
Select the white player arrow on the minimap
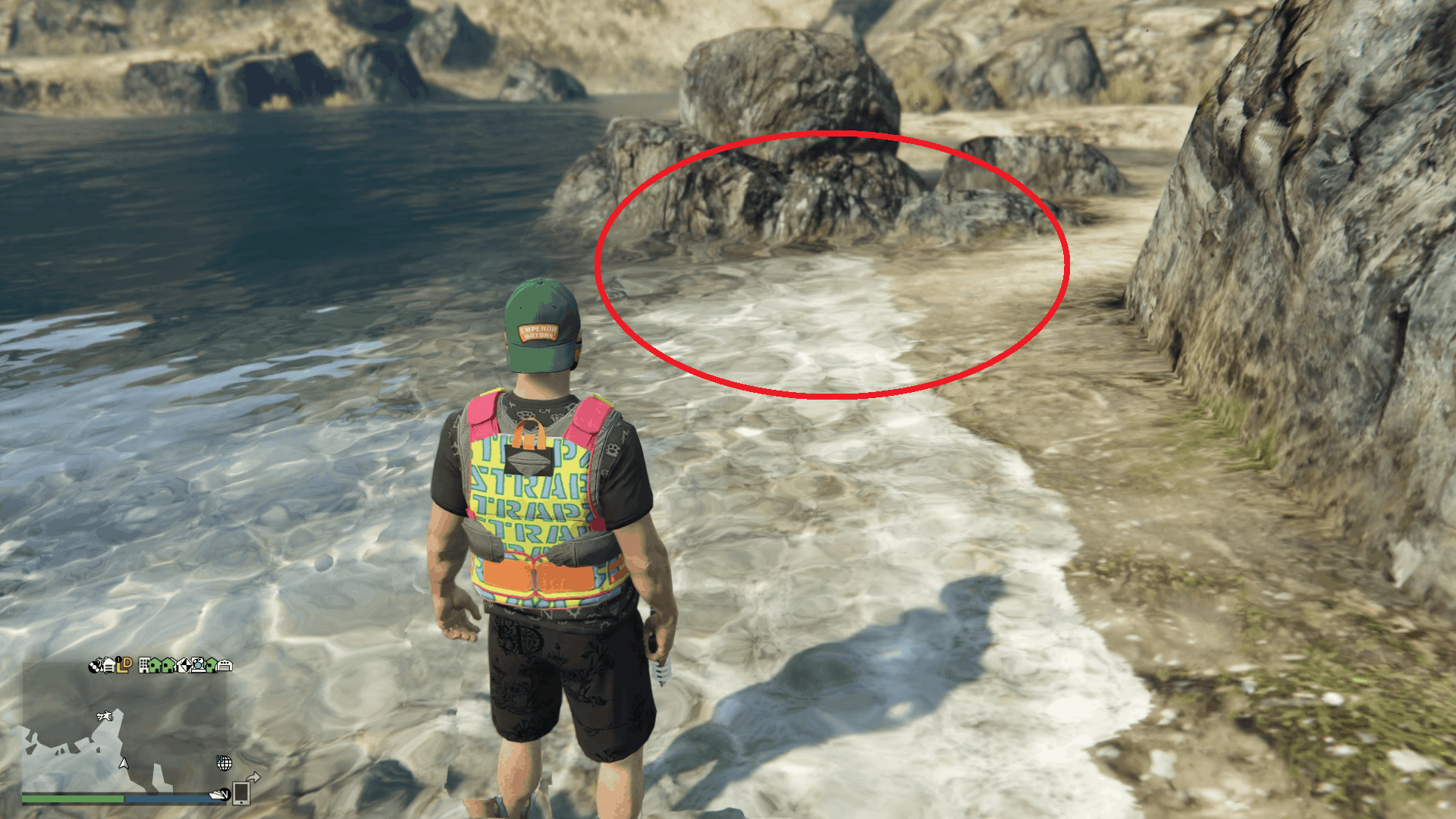pyautogui.click(x=124, y=764)
